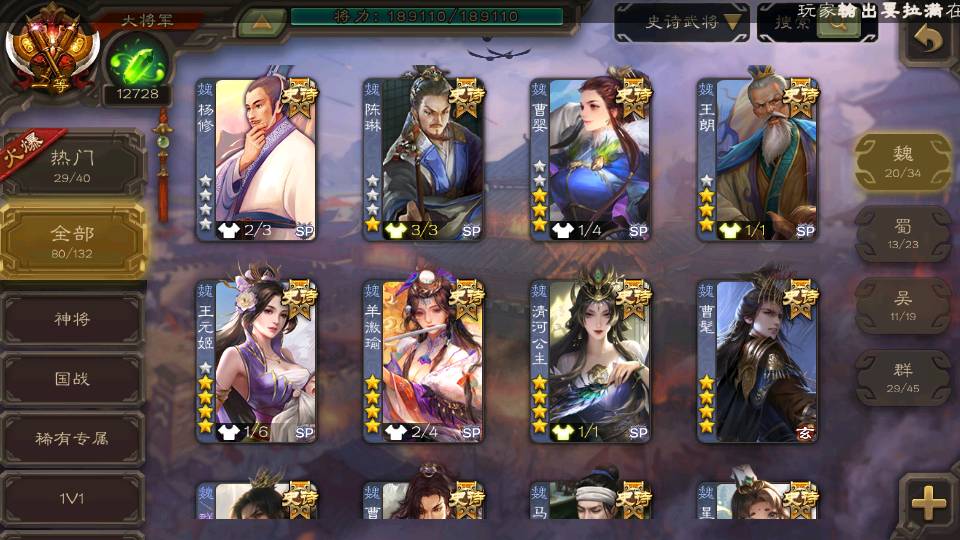Switch to the 全部 category tab
The height and width of the screenshot is (540, 960).
[72, 241]
